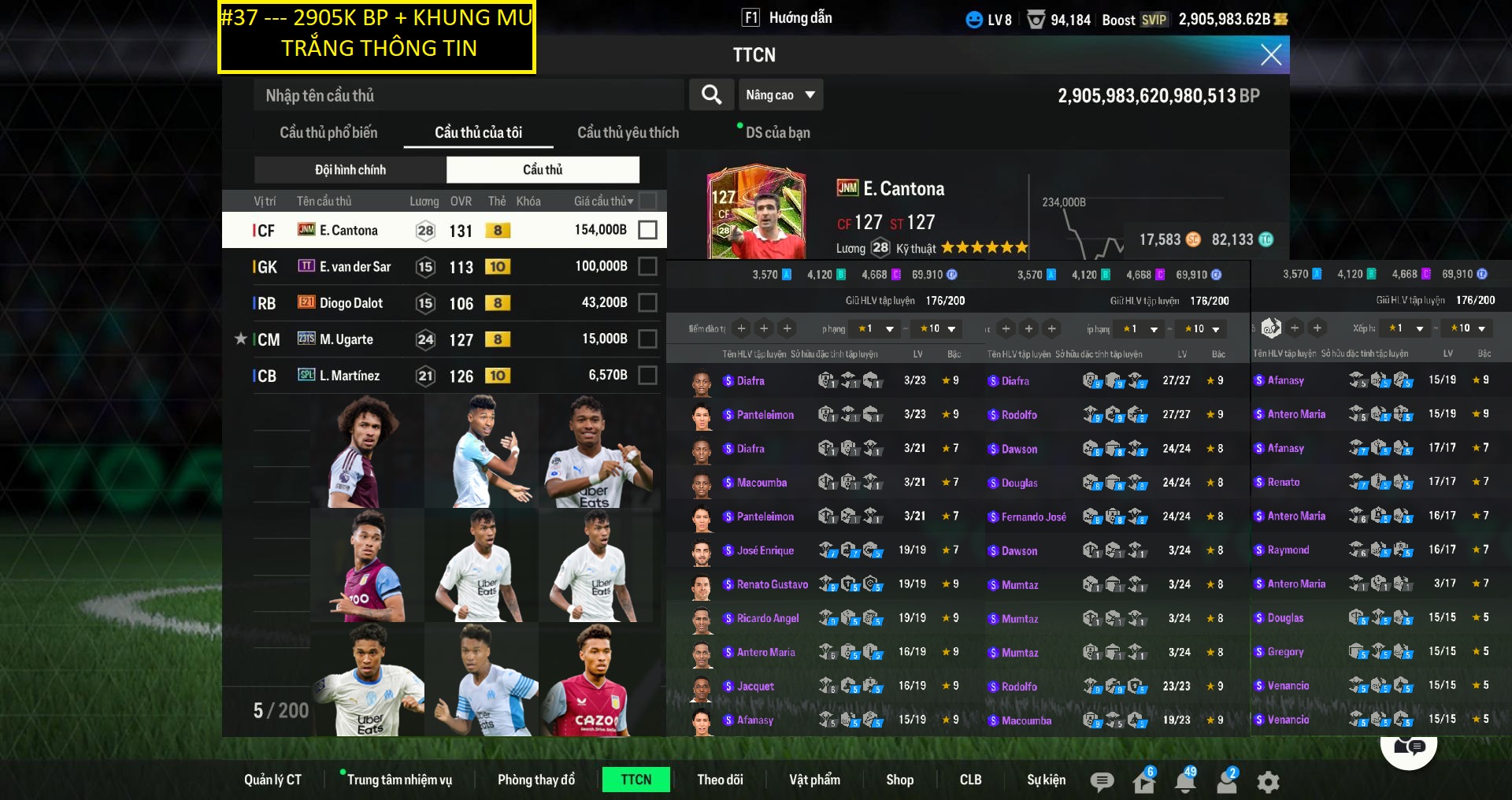The width and height of the screenshot is (1512, 800).
Task: Type in the player name search field
Action: (x=469, y=95)
